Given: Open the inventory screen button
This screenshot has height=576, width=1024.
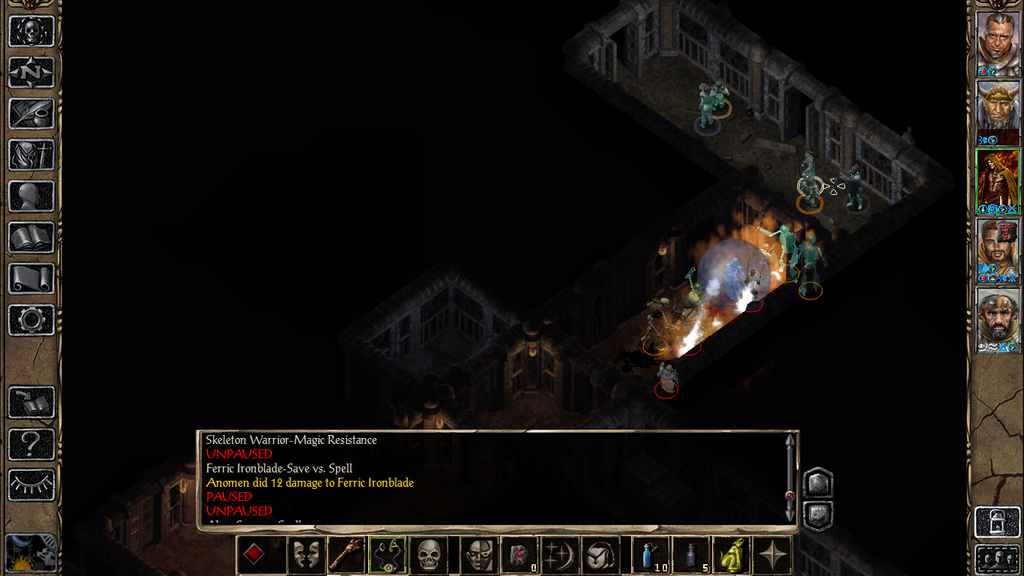Looking at the screenshot, I should [31, 155].
